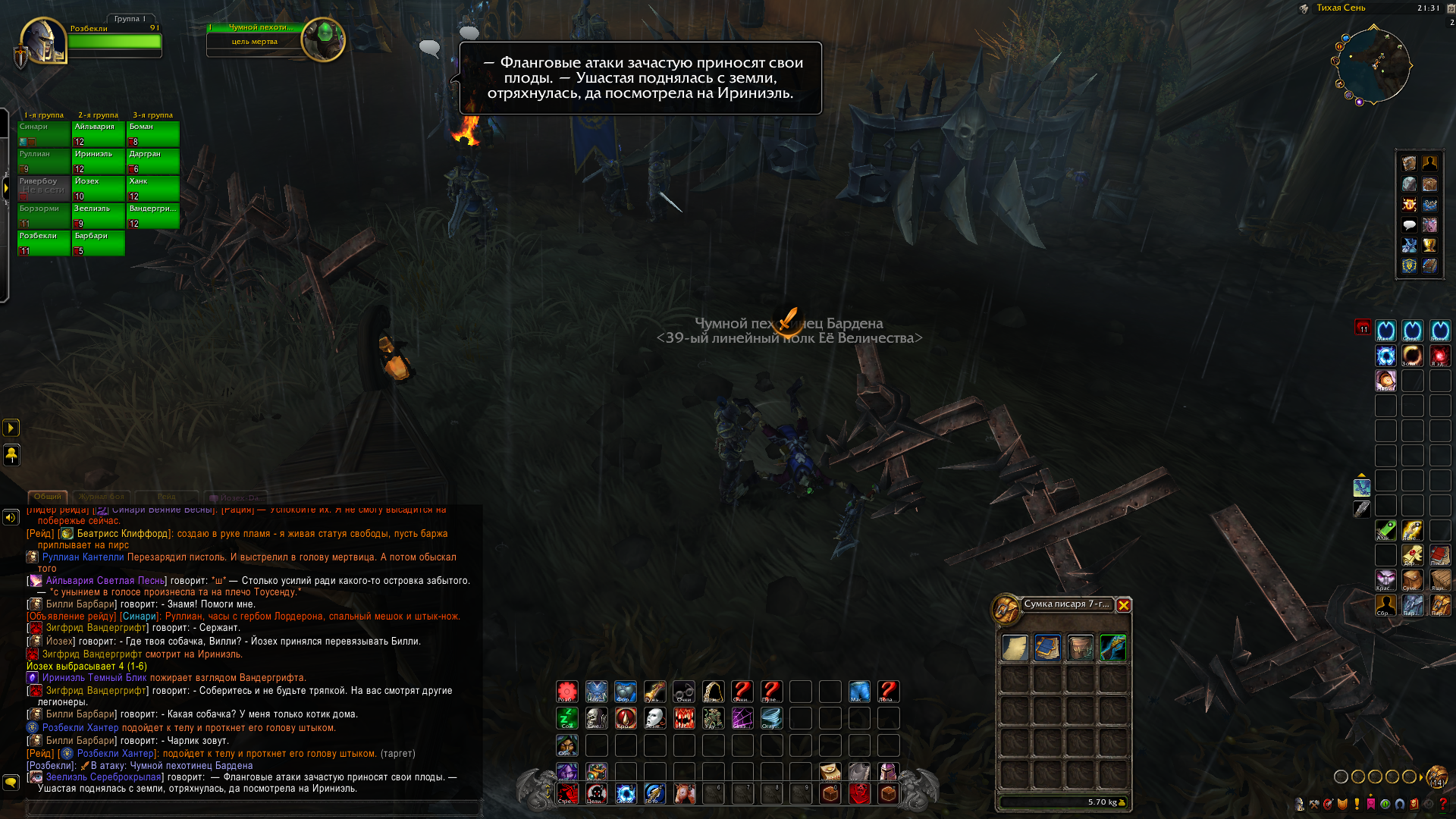Select the player portrait Розбекли

point(43,42)
